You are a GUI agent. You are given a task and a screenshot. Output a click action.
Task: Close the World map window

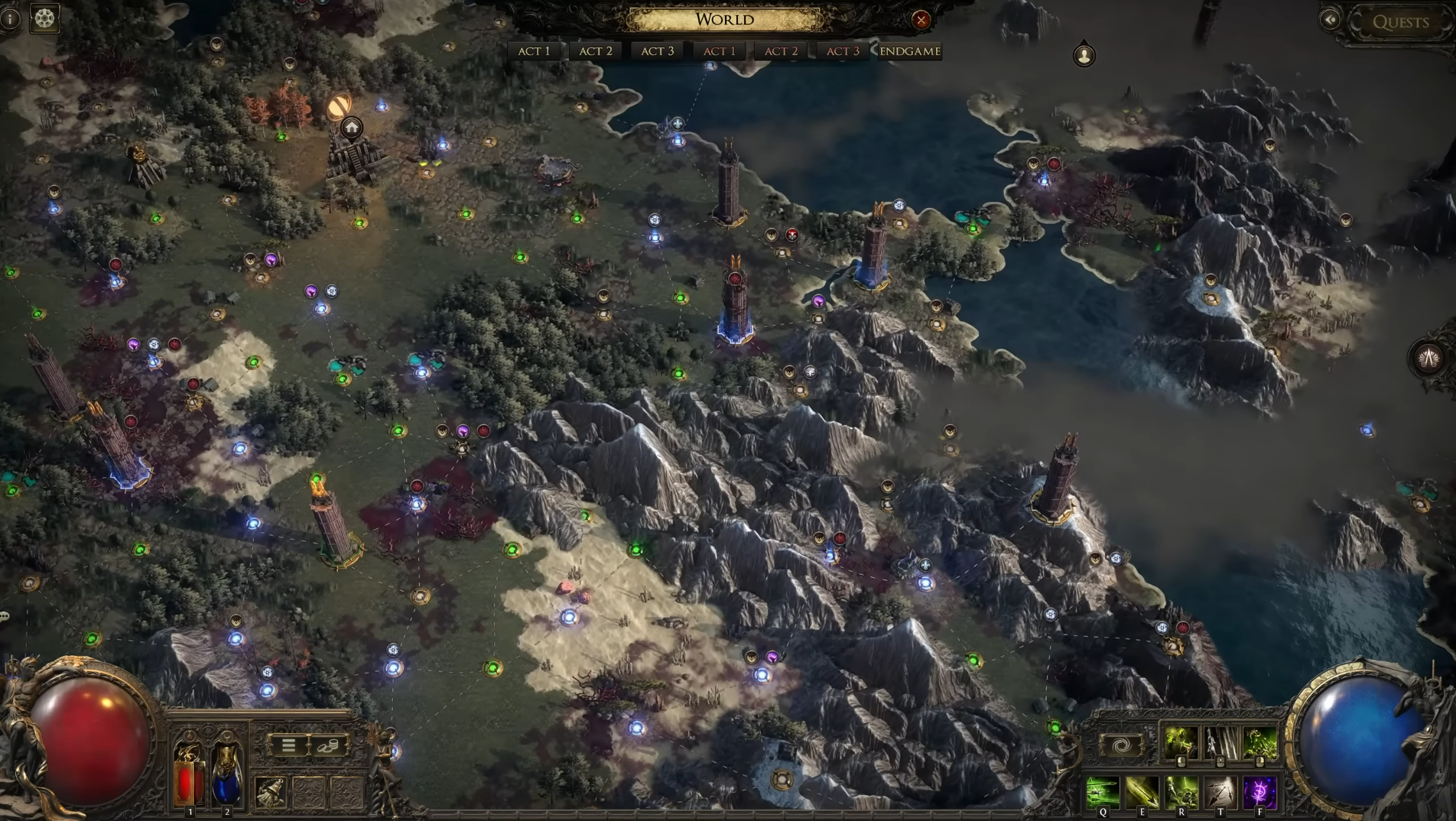point(921,20)
